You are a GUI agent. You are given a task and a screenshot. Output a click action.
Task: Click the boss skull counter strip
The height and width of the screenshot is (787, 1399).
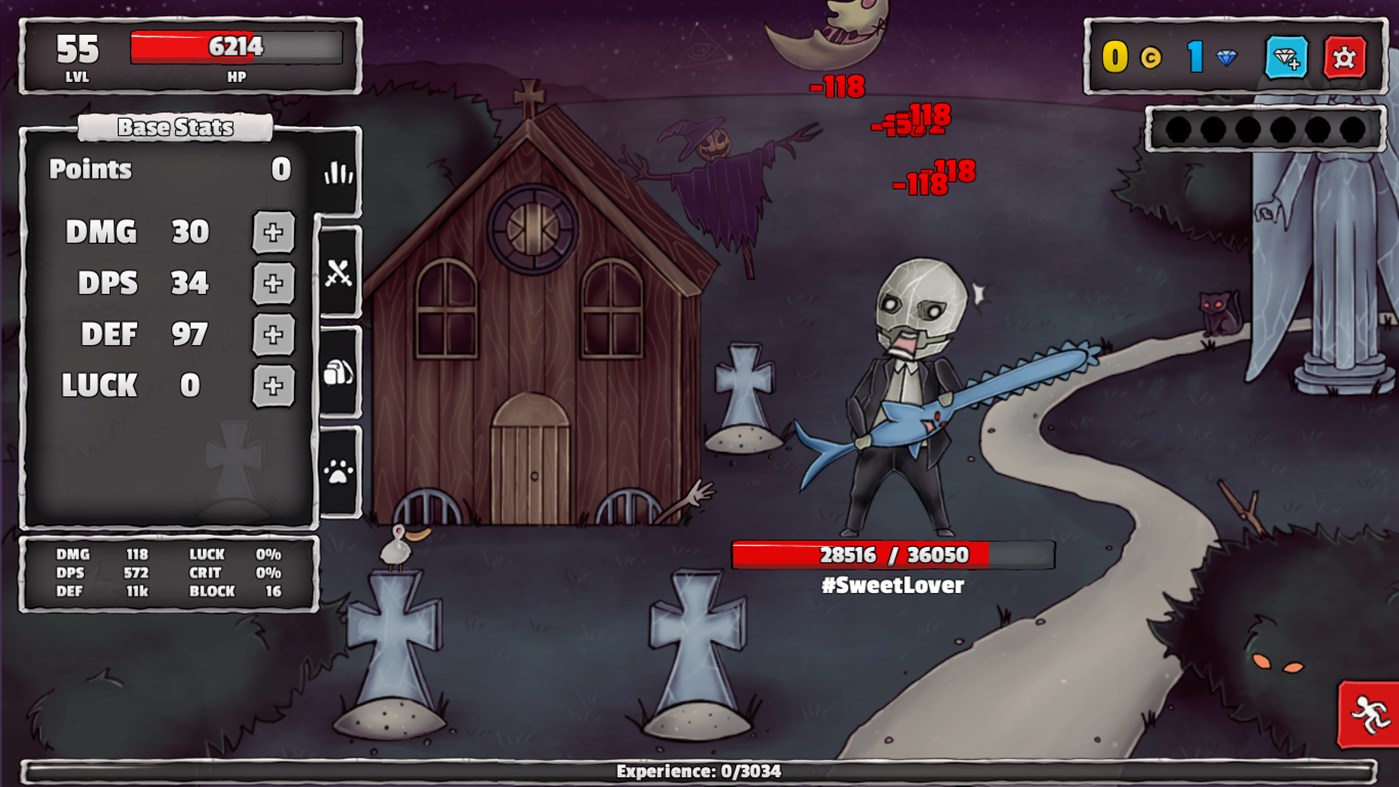1264,129
